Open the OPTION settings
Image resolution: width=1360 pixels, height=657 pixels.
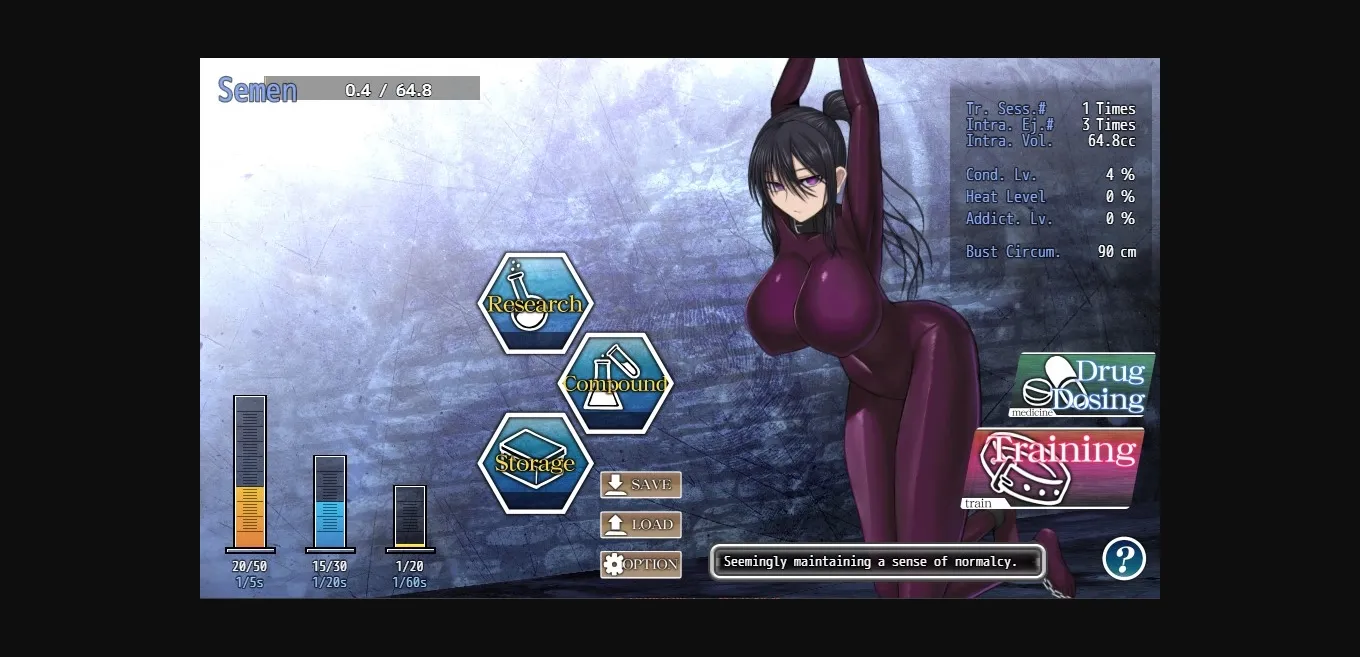641,565
